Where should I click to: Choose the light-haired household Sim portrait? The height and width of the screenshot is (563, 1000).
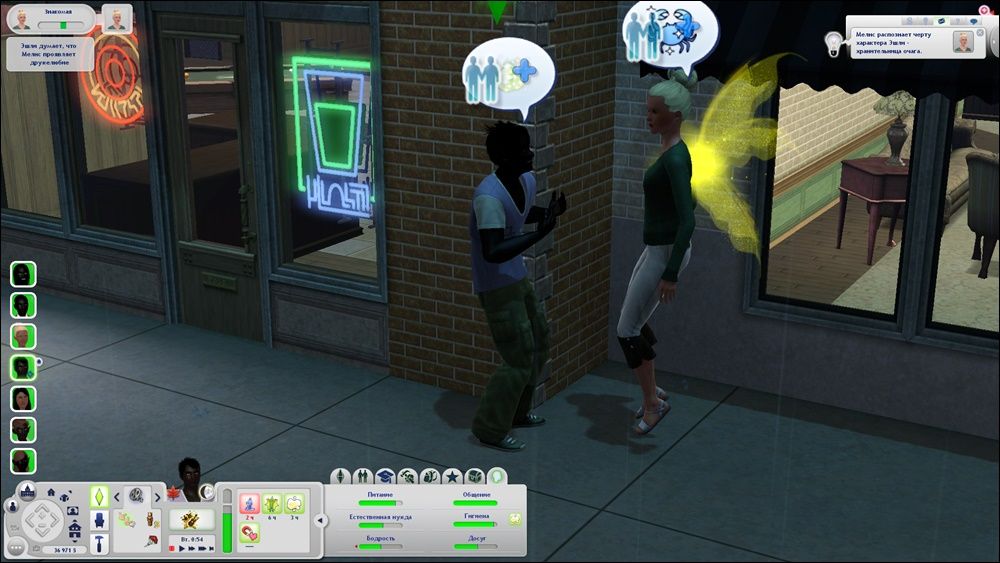point(23,336)
